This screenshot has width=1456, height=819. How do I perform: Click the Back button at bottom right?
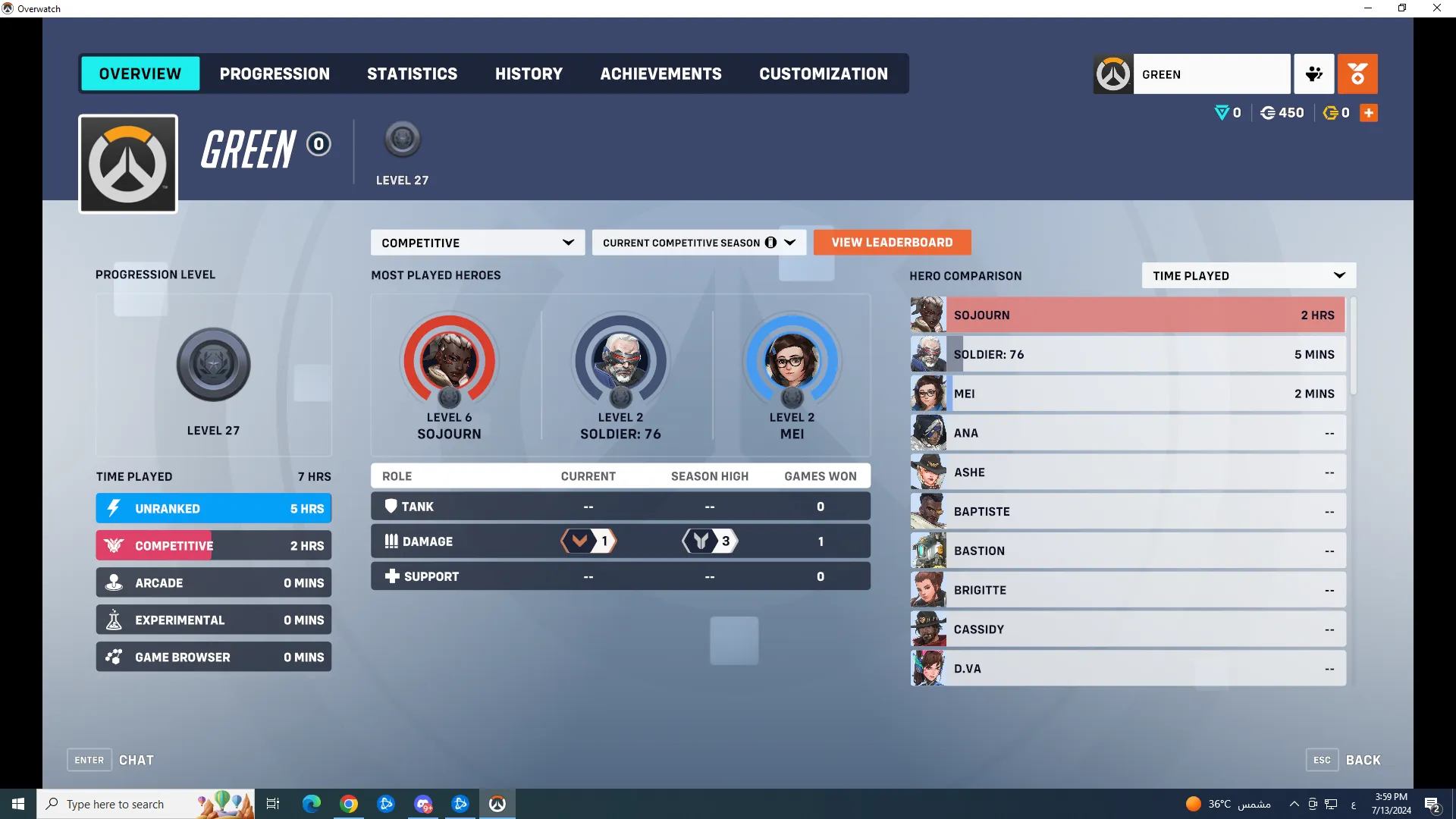coord(1363,759)
